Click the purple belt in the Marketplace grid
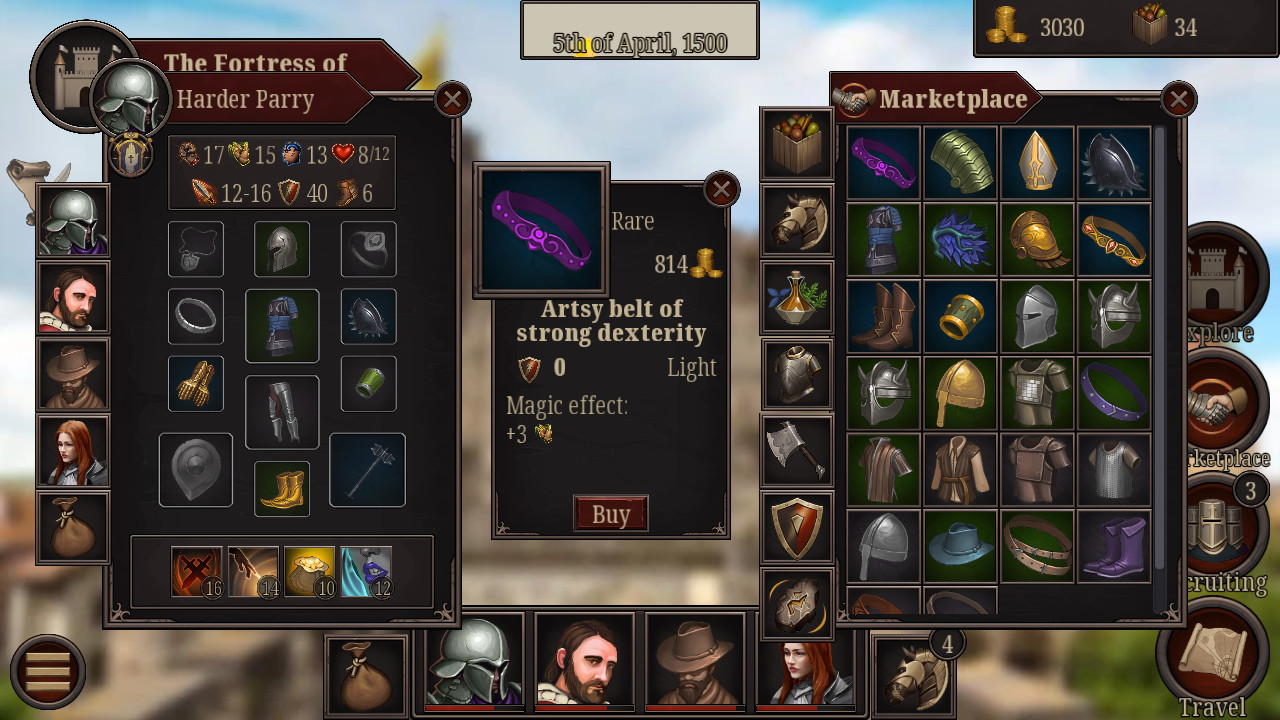Viewport: 1280px width, 720px height. click(x=884, y=162)
